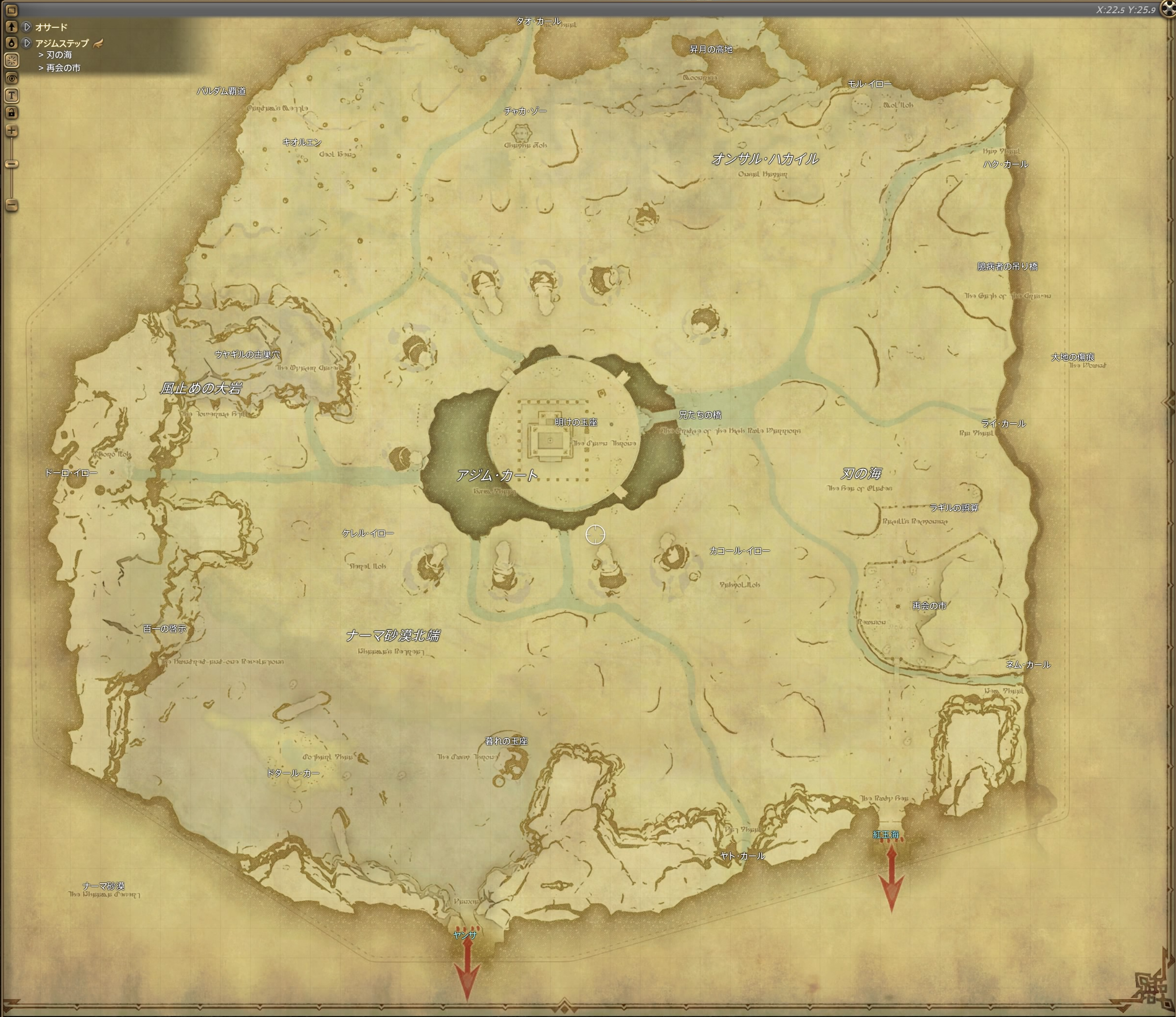
Task: Click the crosshair position marker on the map
Action: tap(595, 534)
